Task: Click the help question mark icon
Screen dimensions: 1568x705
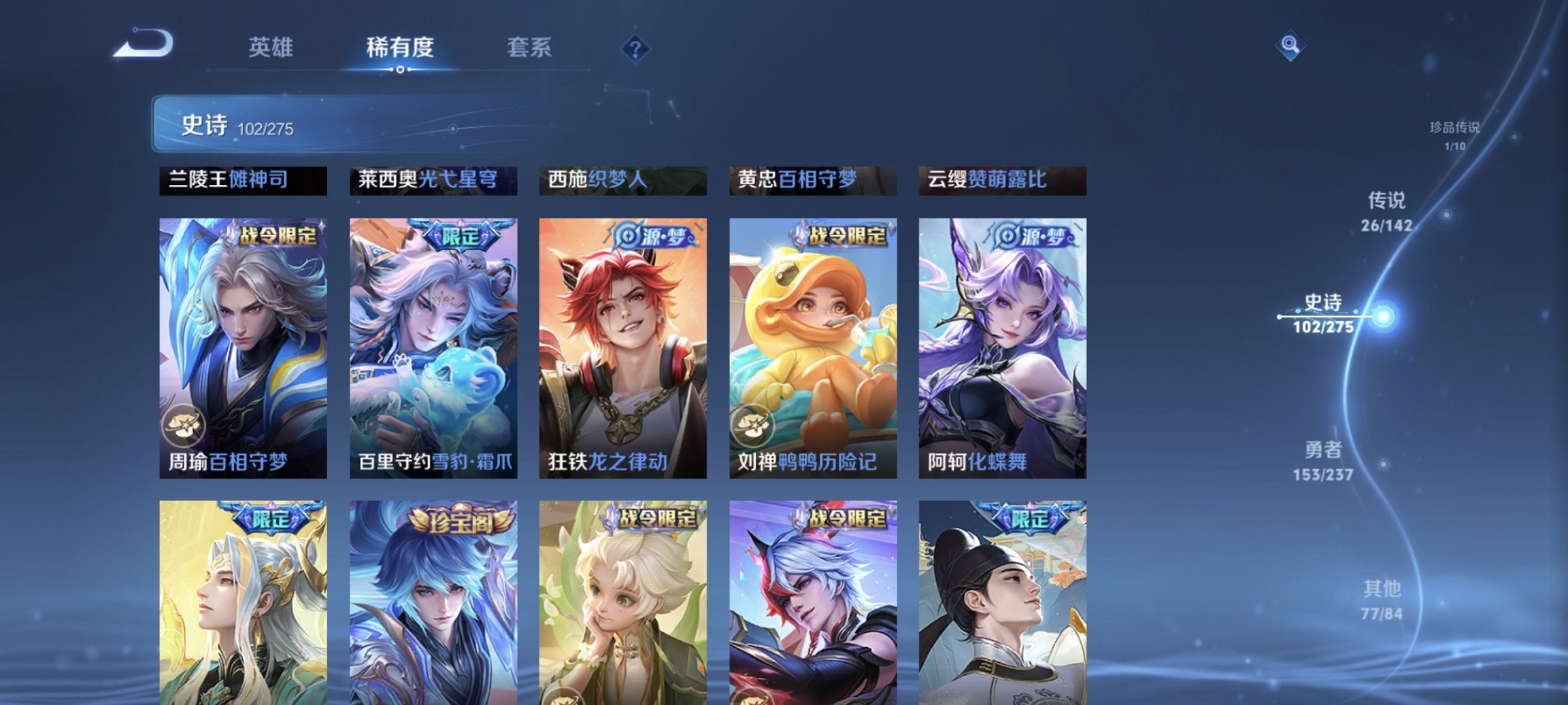Action: (x=635, y=48)
